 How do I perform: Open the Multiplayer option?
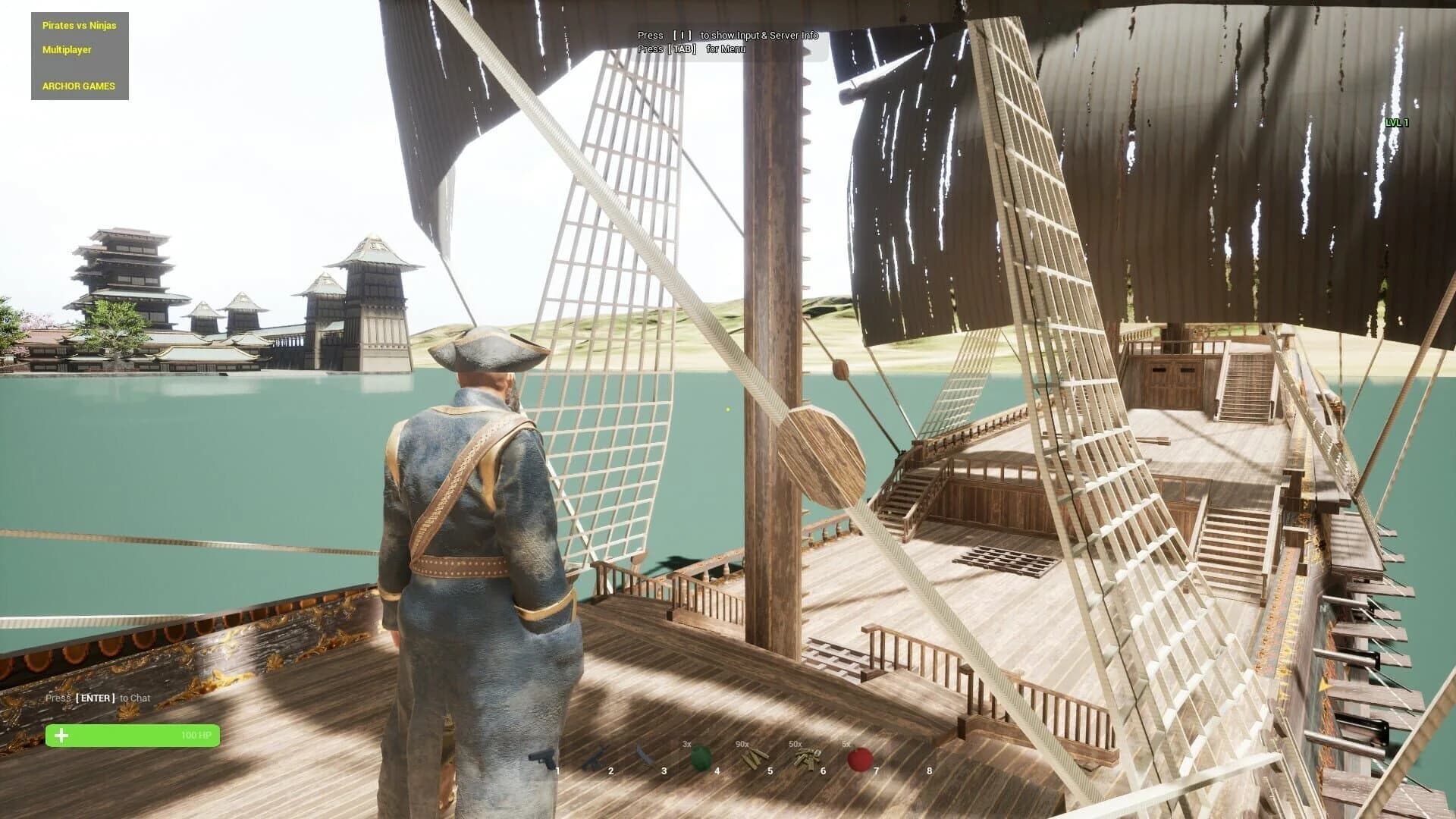tap(66, 50)
